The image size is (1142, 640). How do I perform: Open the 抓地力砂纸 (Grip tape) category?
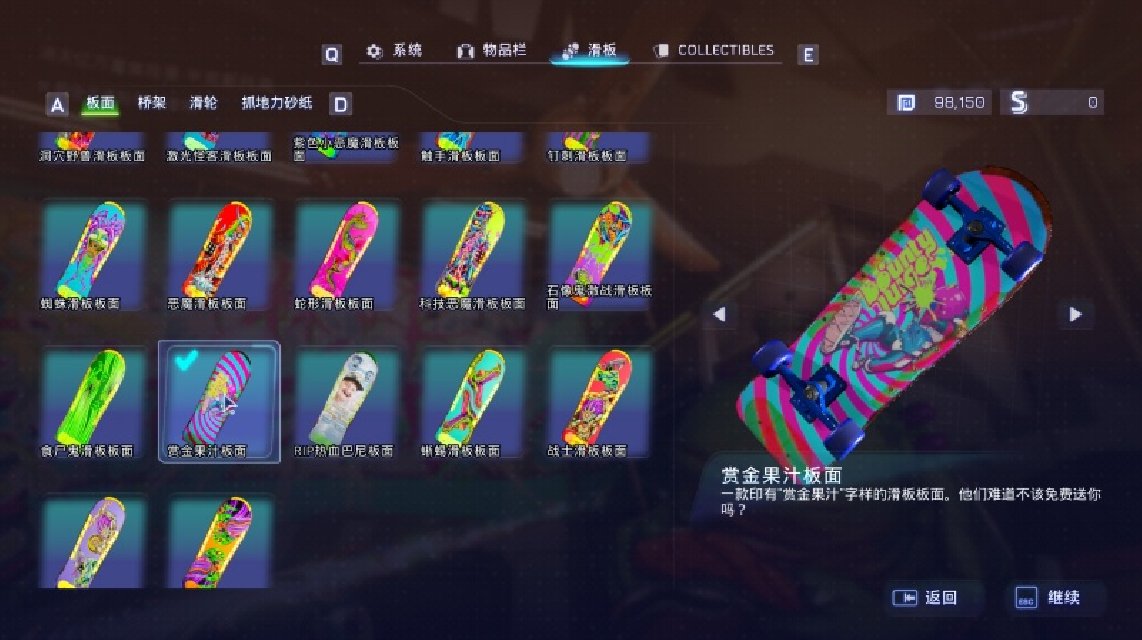tap(277, 103)
